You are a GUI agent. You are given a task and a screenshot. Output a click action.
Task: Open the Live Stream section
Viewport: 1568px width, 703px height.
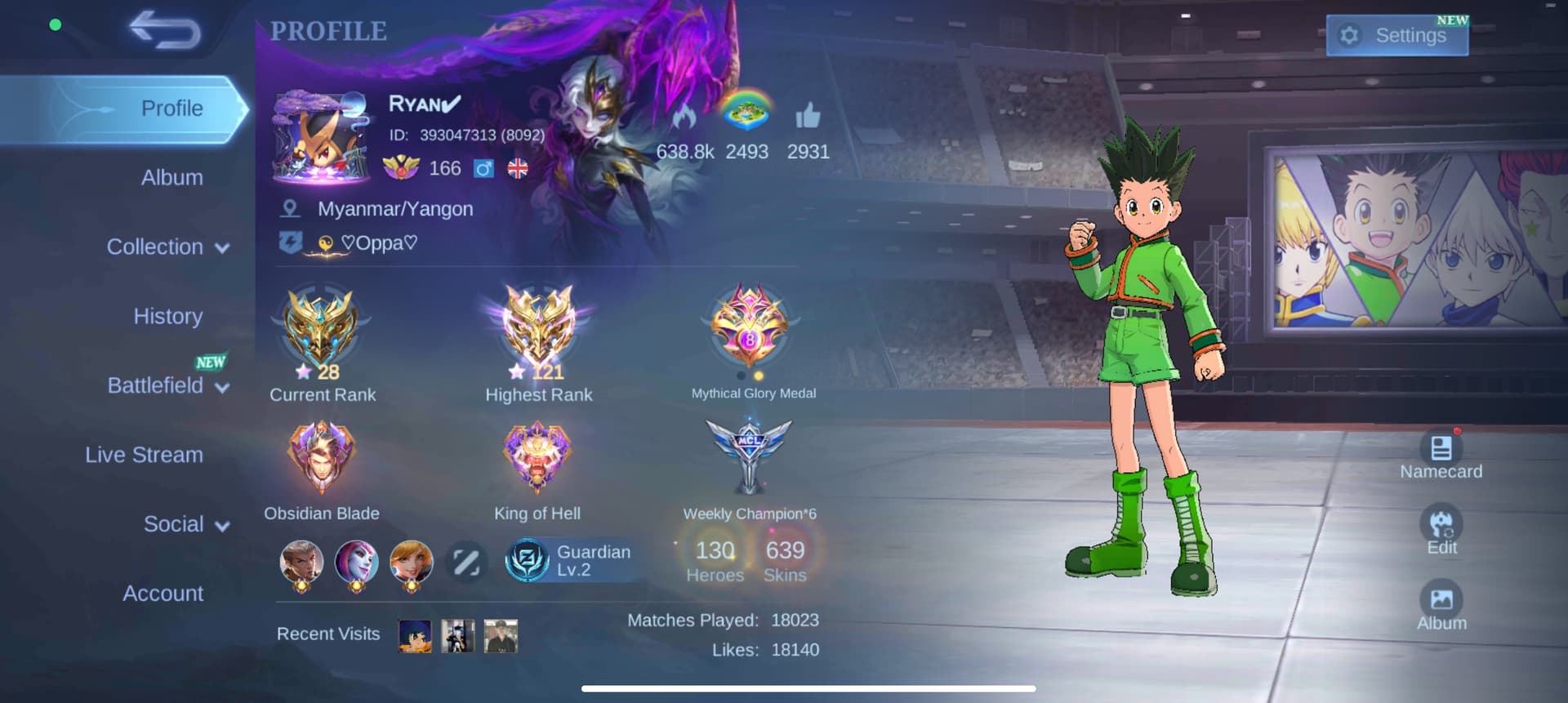click(x=145, y=454)
